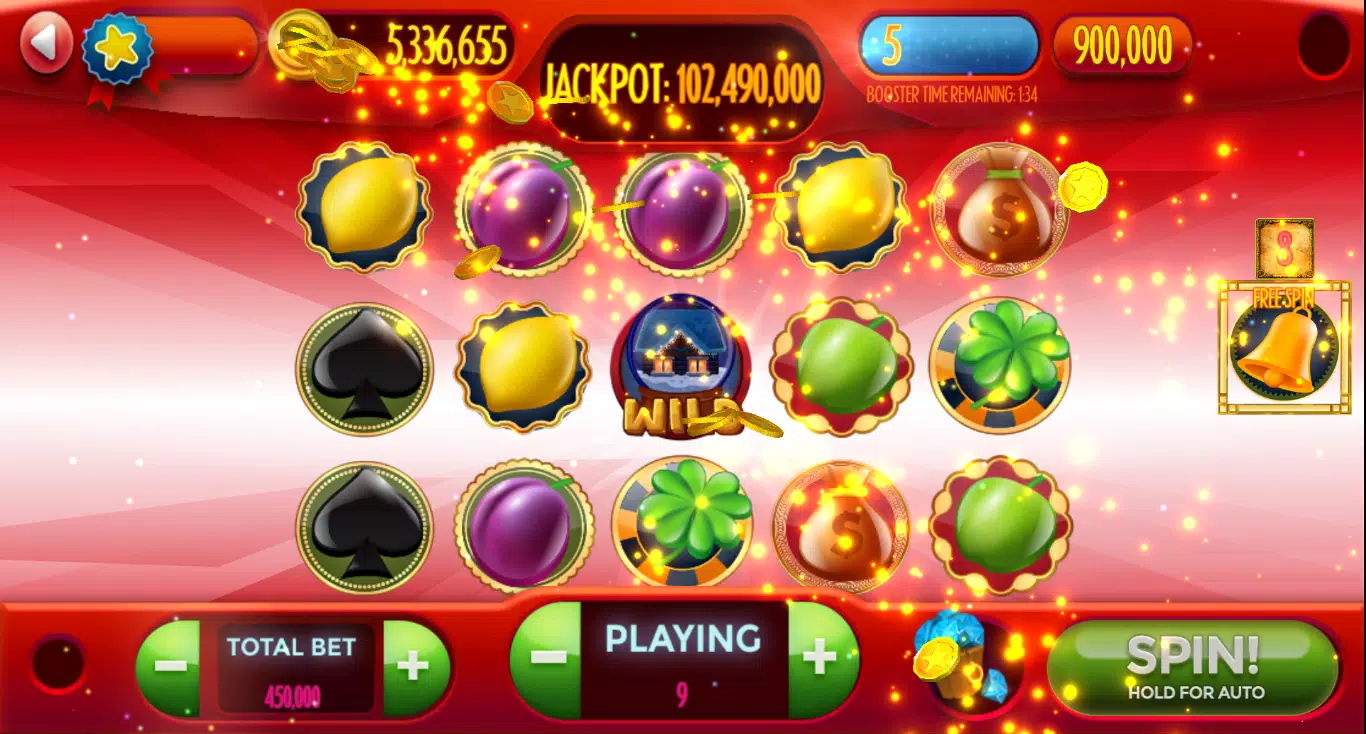Select the free spin bell icon
Screen dimensions: 1366x734
point(1284,347)
